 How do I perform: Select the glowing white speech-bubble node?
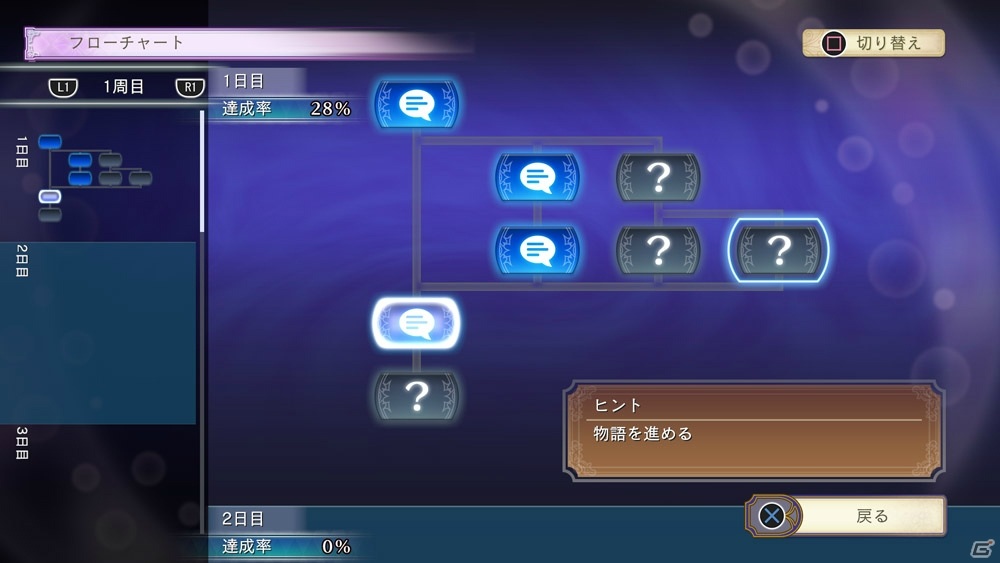point(416,323)
